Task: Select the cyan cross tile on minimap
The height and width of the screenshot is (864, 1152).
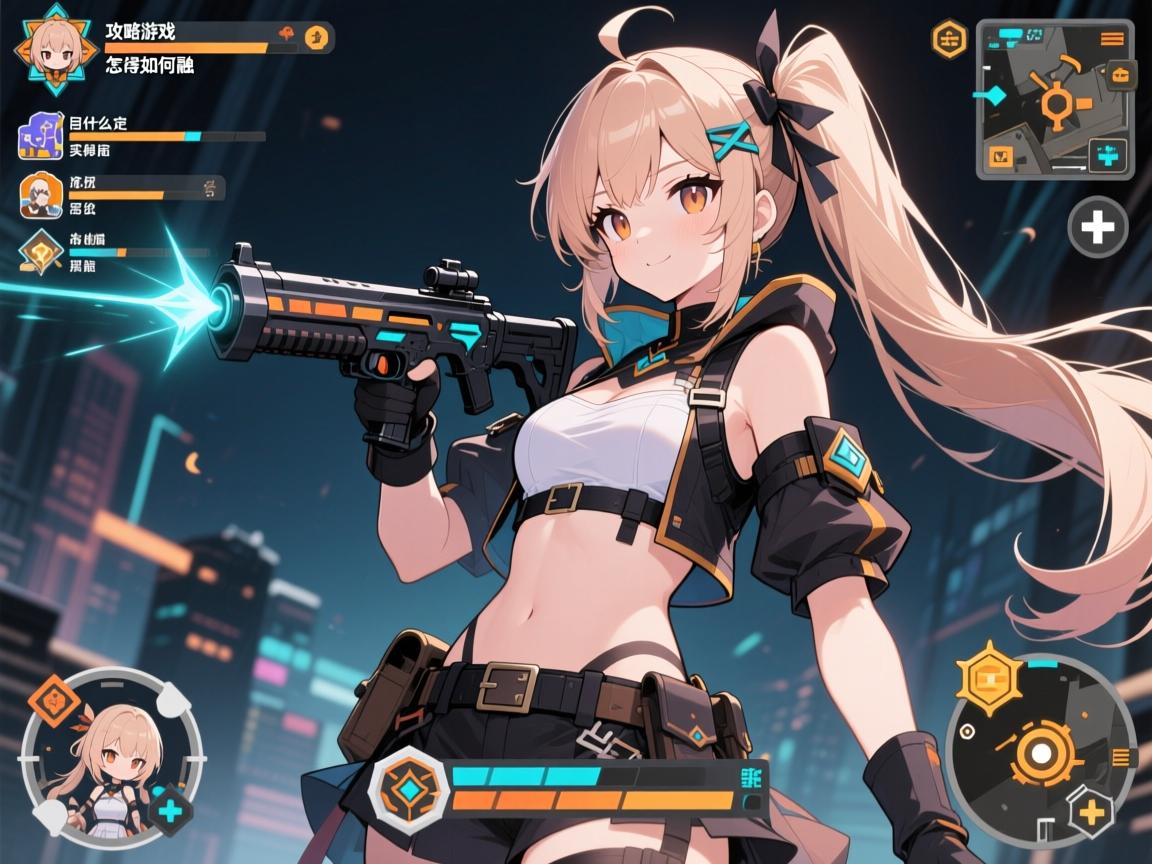Action: click(1107, 156)
